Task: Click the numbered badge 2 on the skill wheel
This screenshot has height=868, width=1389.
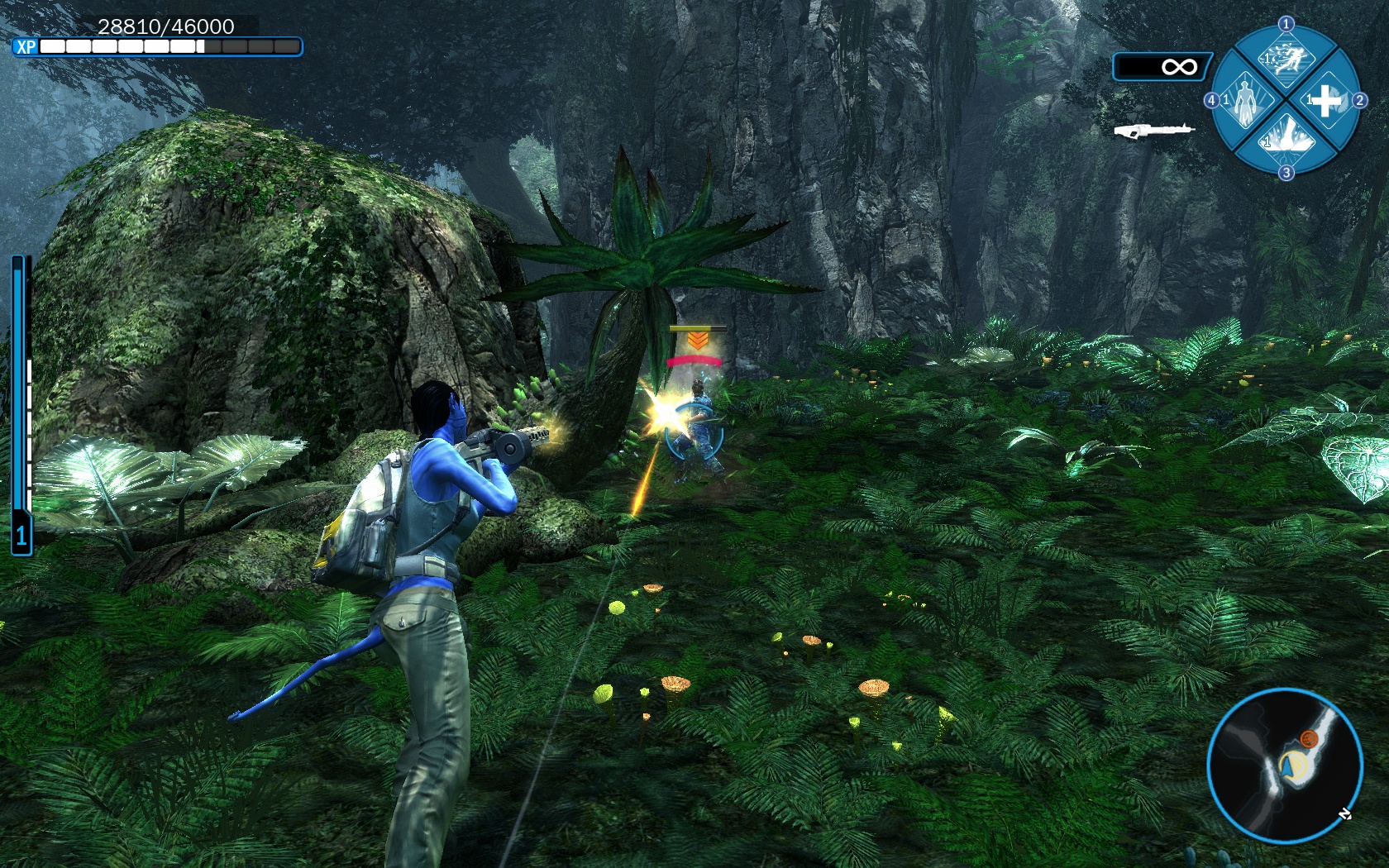Action: click(1360, 100)
